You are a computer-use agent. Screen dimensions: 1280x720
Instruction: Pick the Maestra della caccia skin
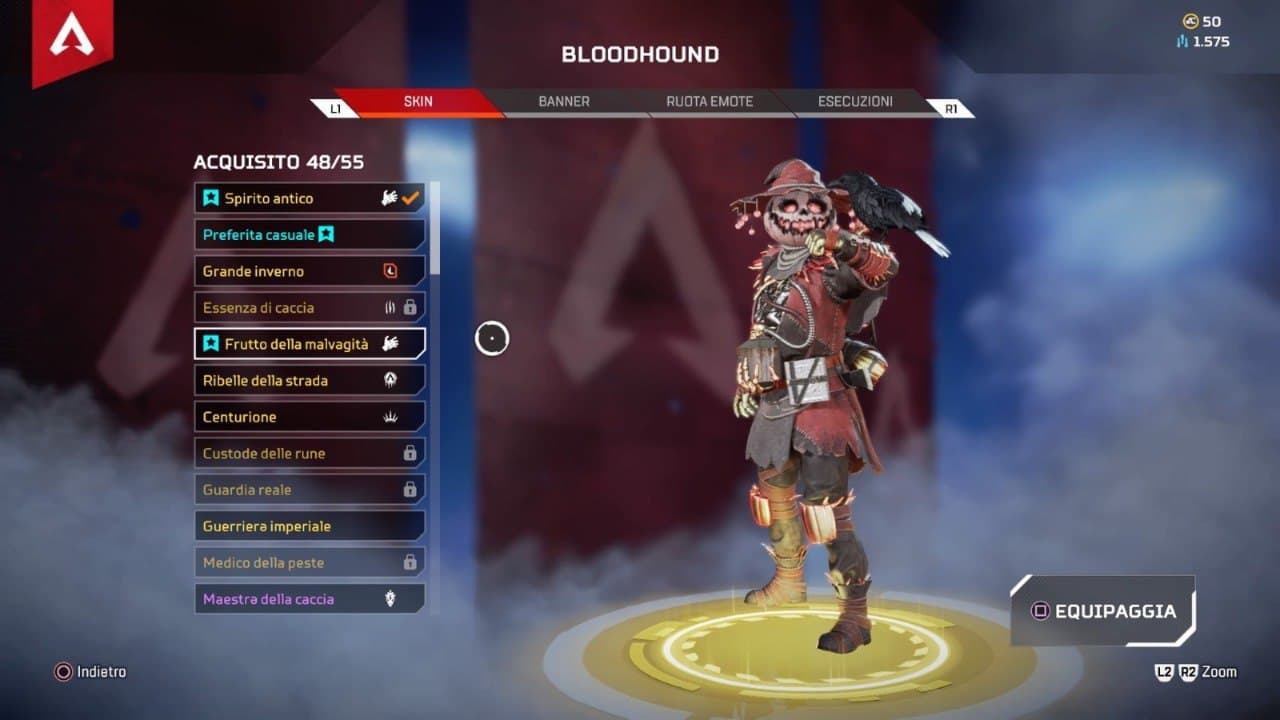click(309, 599)
